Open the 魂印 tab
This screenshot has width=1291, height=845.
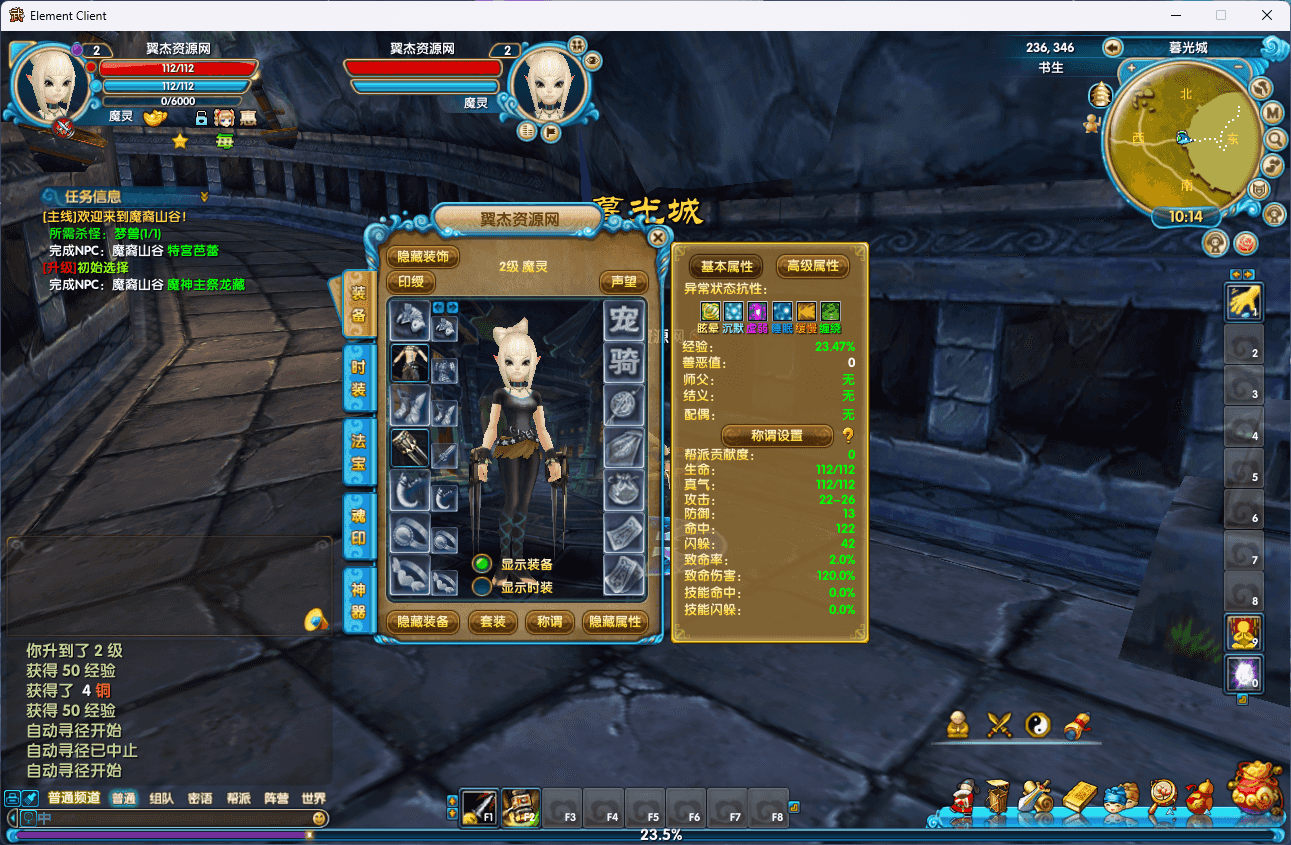click(358, 527)
